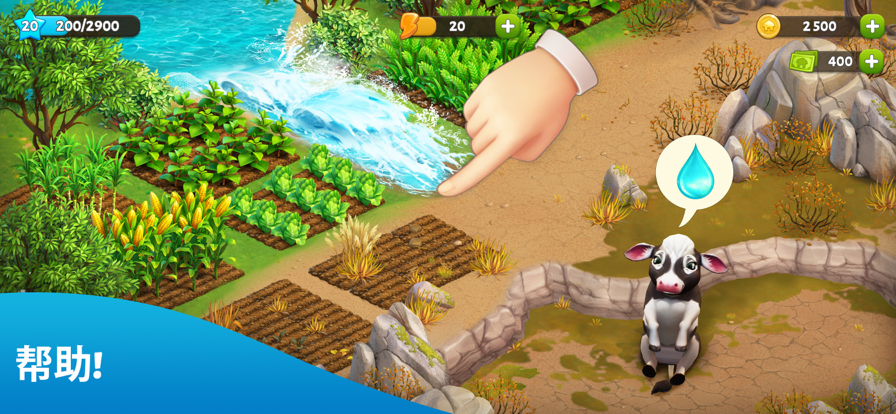Viewport: 896px width, 414px height.
Task: Tap the water drop speech bubble
Action: click(x=693, y=174)
